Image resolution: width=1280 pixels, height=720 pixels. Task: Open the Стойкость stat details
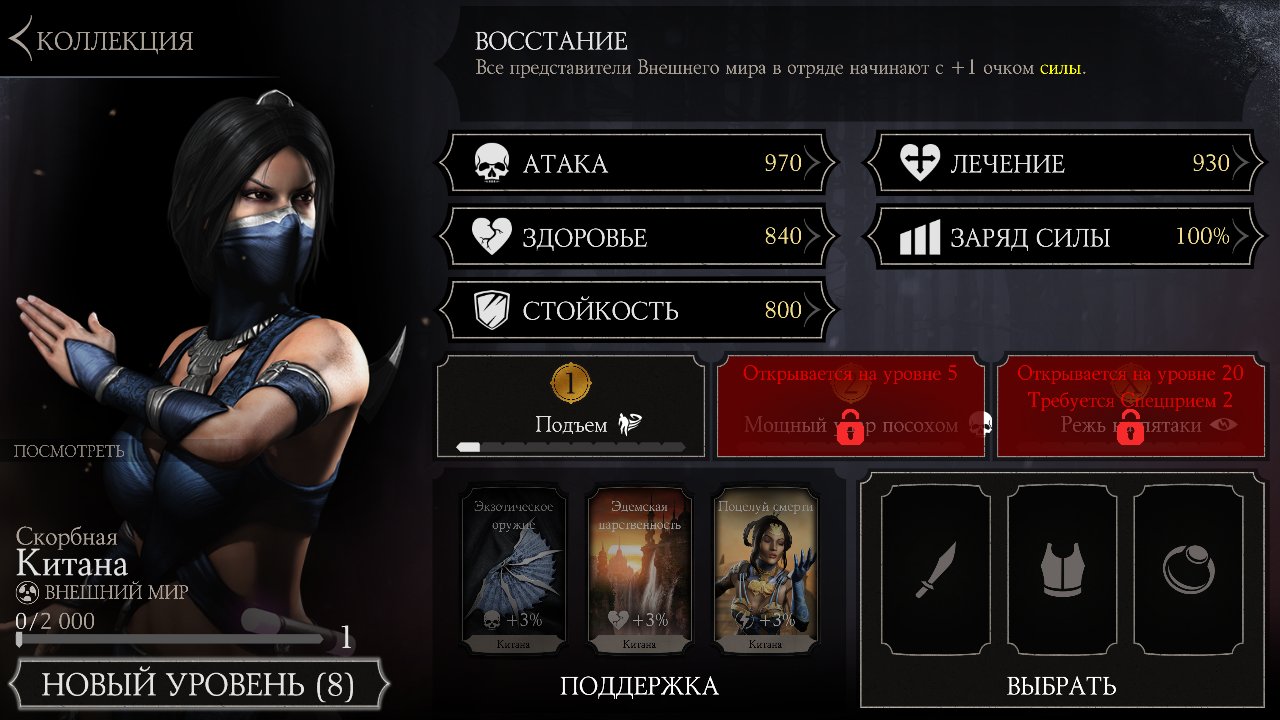click(638, 310)
